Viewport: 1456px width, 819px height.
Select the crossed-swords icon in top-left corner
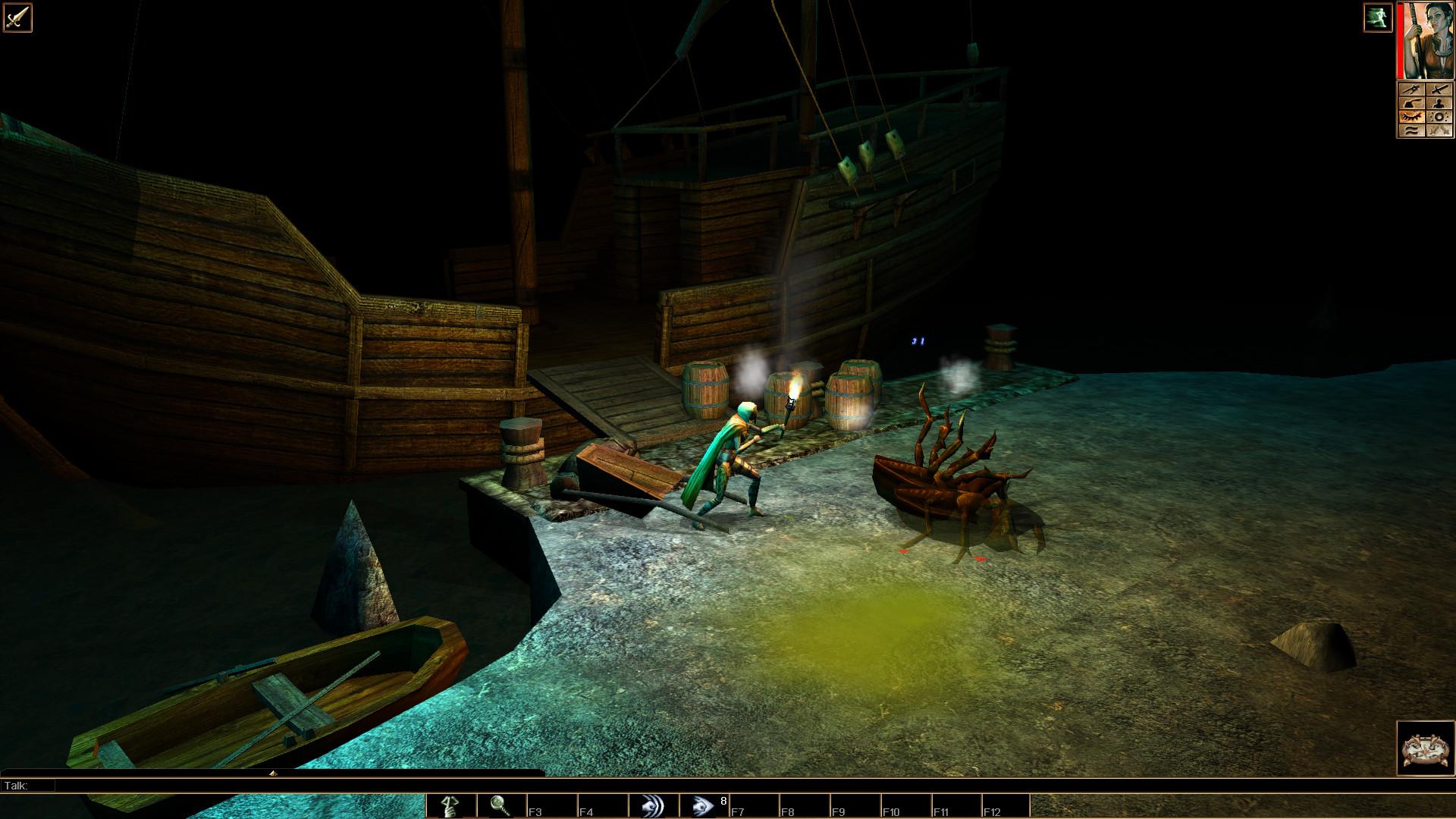17,17
